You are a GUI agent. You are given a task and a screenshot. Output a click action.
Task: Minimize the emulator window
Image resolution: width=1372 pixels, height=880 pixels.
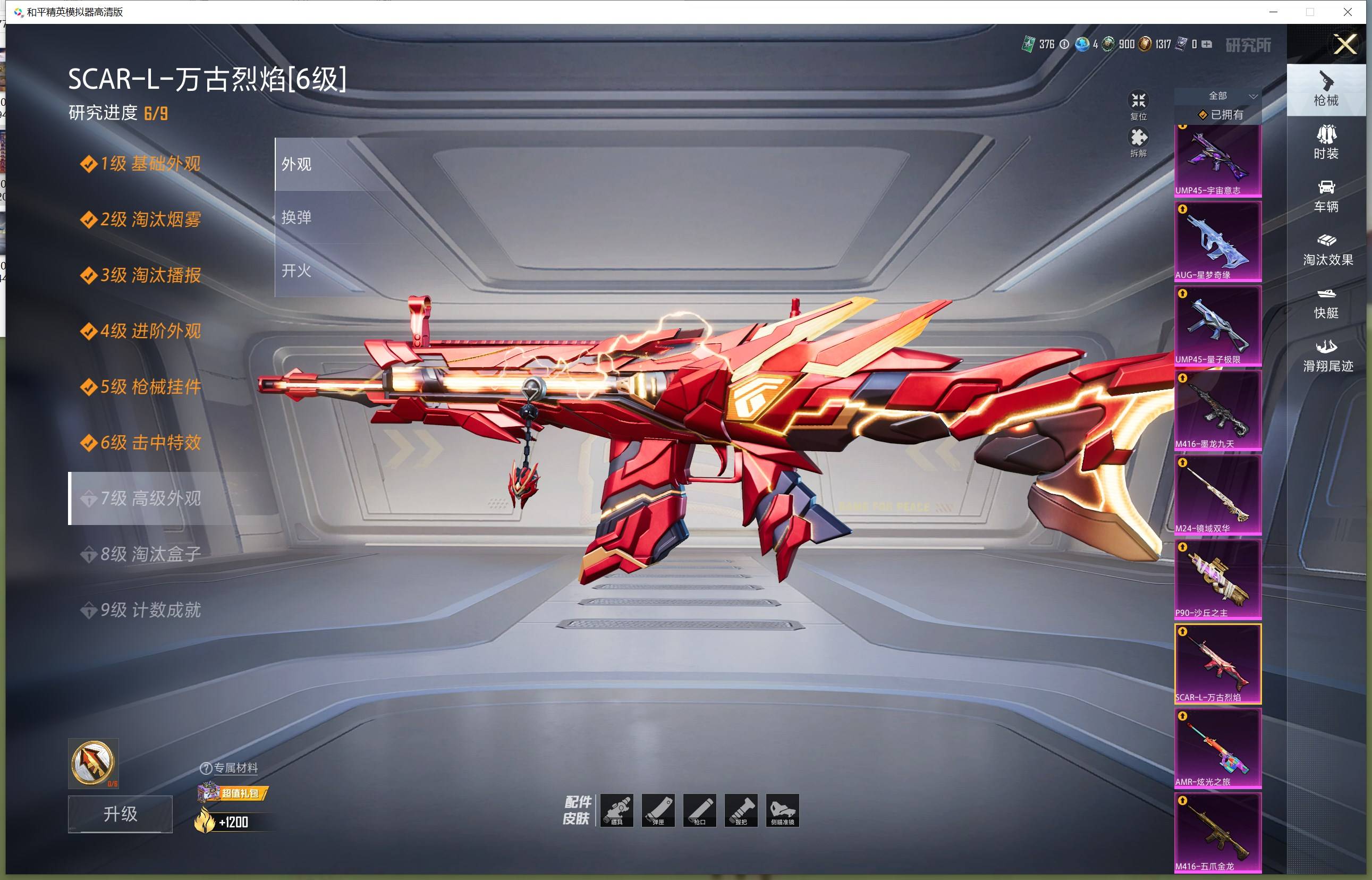pyautogui.click(x=1273, y=12)
